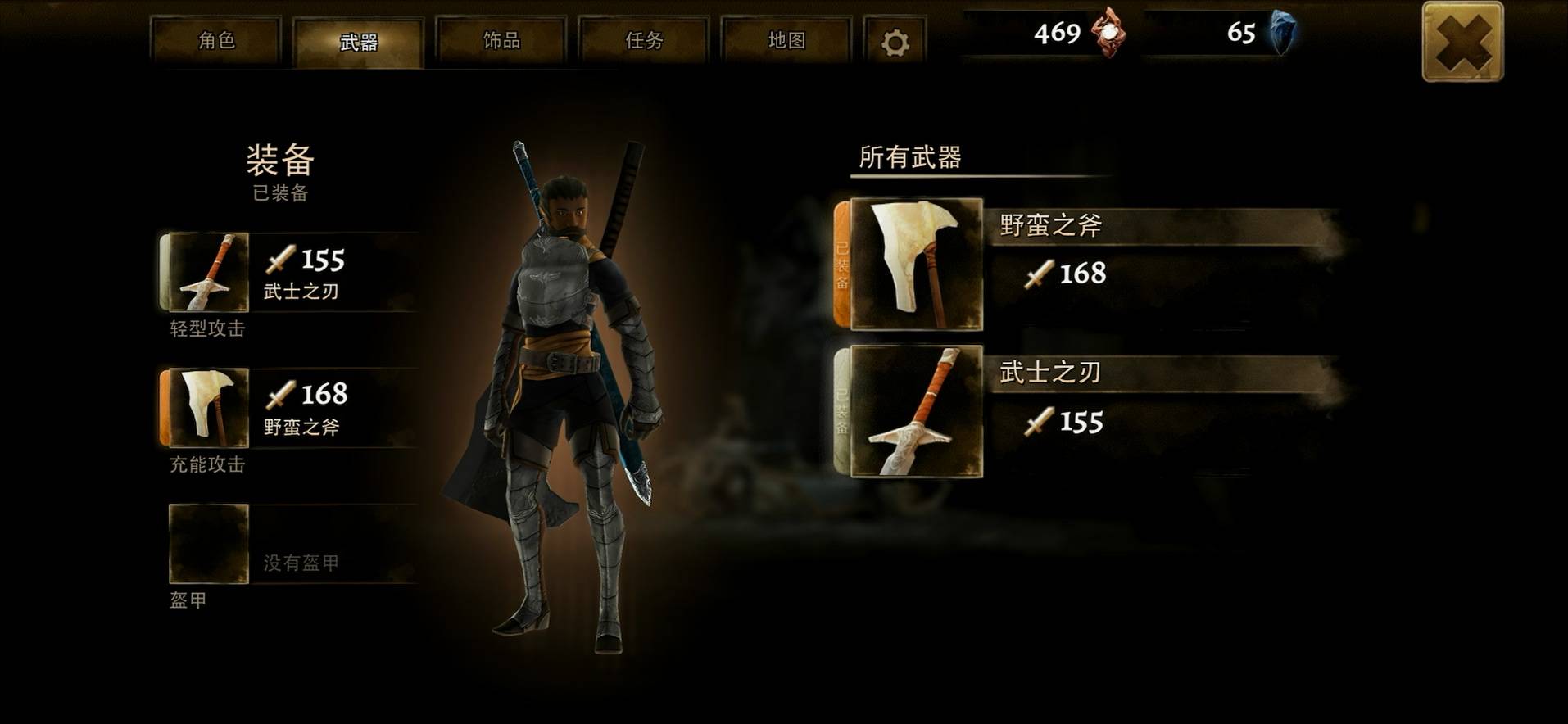
Task: Select the 武器 tab
Action: [x=359, y=43]
